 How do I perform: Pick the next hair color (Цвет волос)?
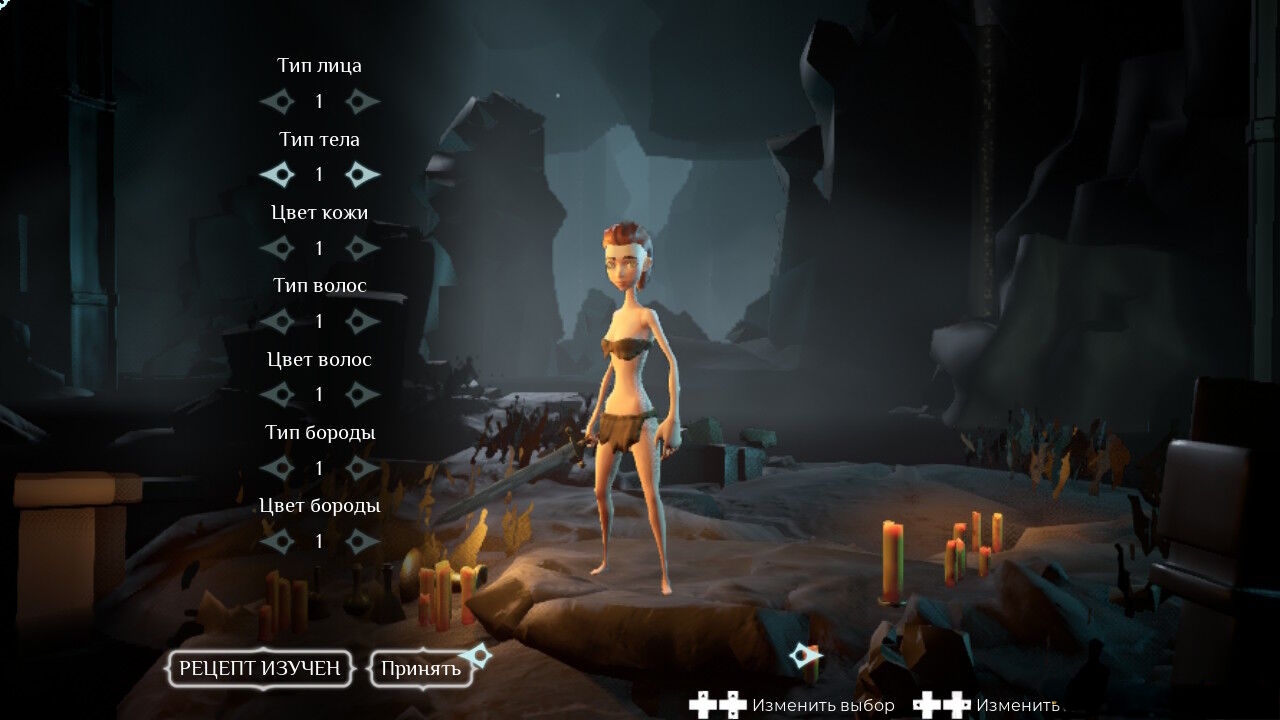[362, 394]
